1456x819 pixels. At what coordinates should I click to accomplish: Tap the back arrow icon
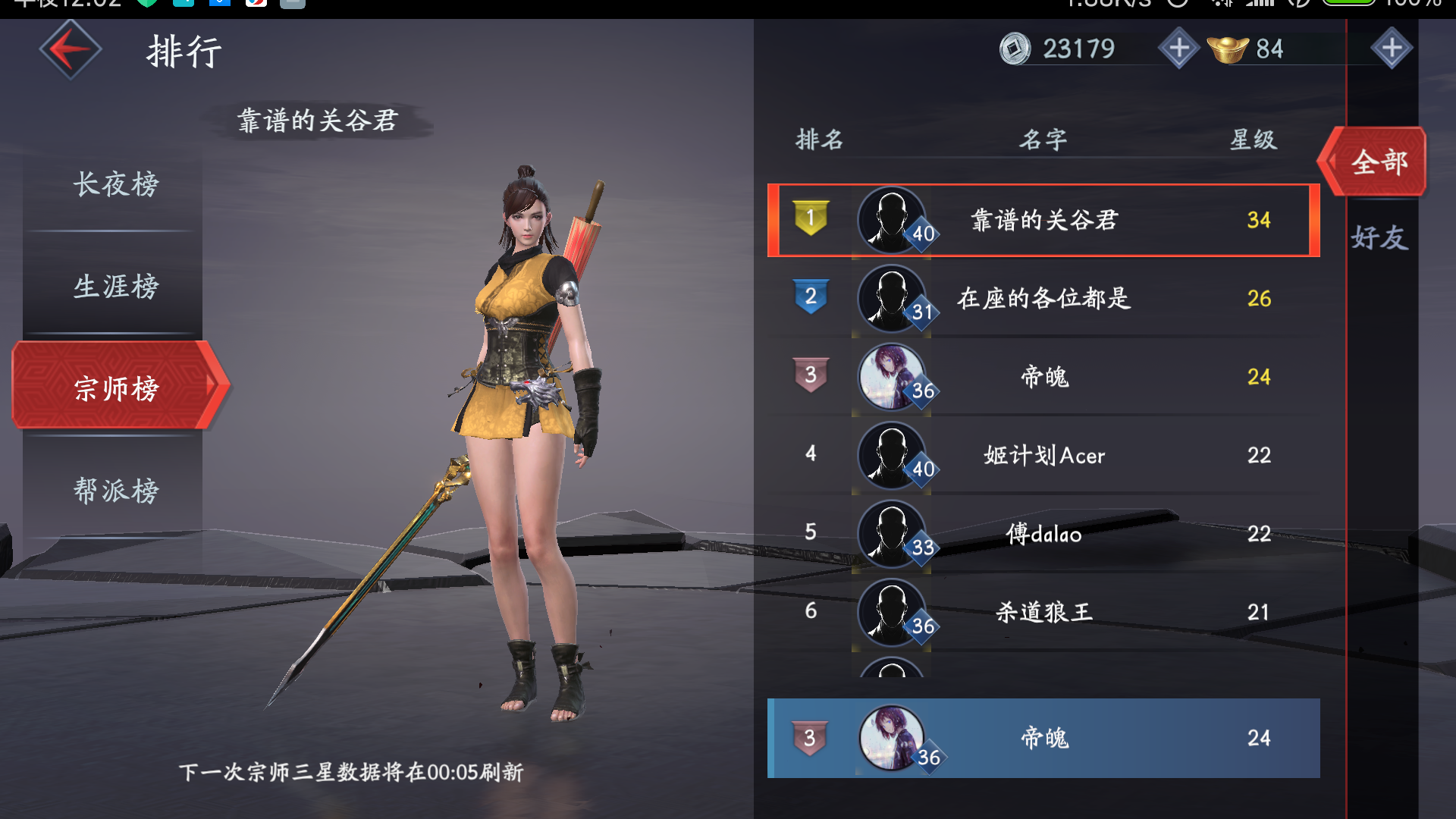[x=70, y=49]
